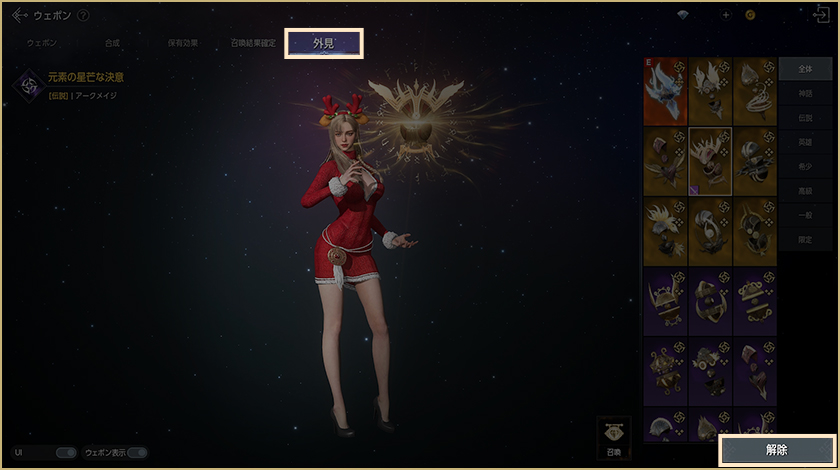Go back using the arrow beside ウェポン
Screen dimensions: 840x470
[19, 15]
